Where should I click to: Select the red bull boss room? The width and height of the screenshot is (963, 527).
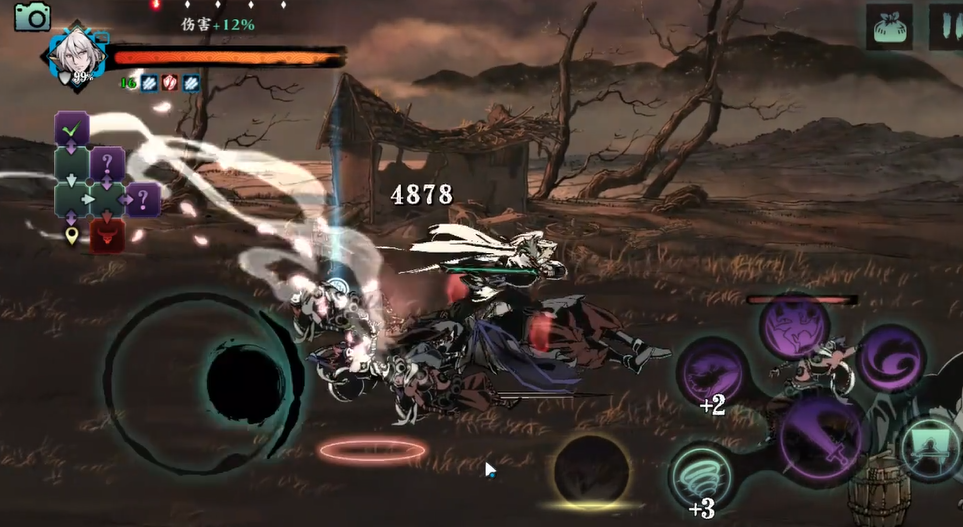tap(107, 236)
